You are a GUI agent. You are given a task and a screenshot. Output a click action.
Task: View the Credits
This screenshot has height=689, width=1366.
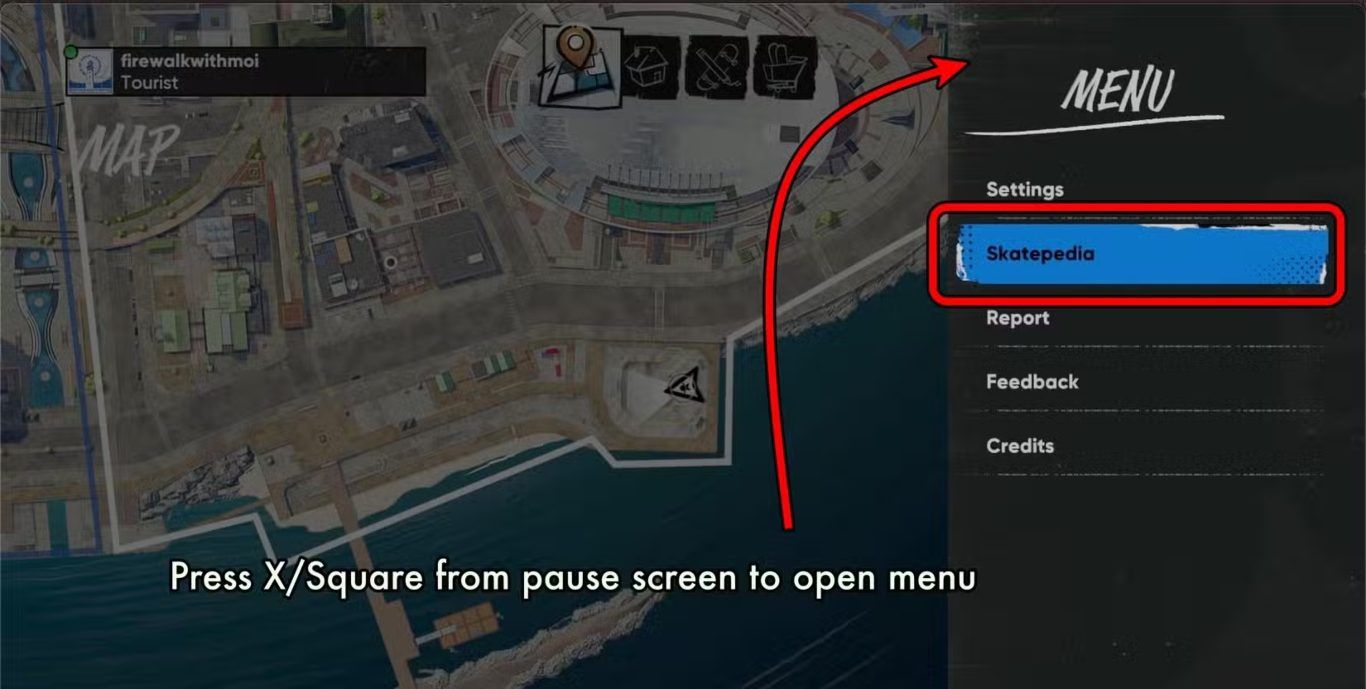point(1020,446)
